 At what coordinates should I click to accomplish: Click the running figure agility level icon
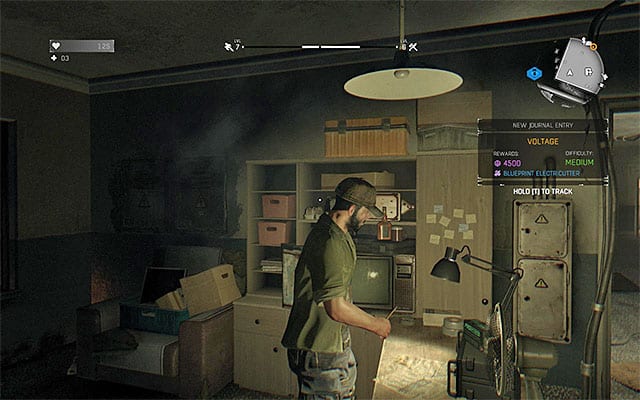229,46
